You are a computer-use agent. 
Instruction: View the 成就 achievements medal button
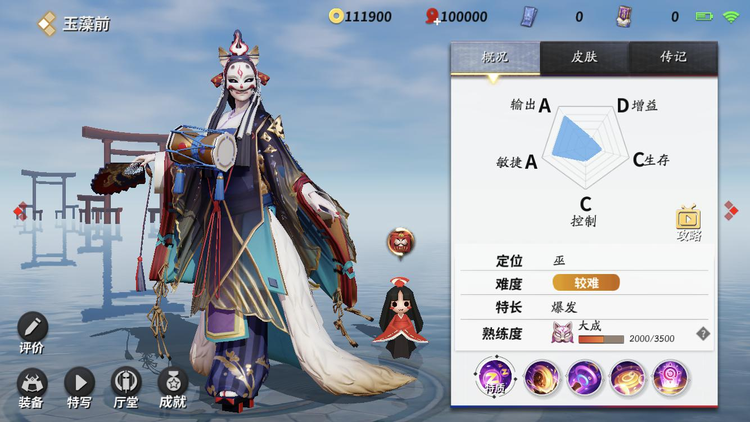[x=172, y=383]
